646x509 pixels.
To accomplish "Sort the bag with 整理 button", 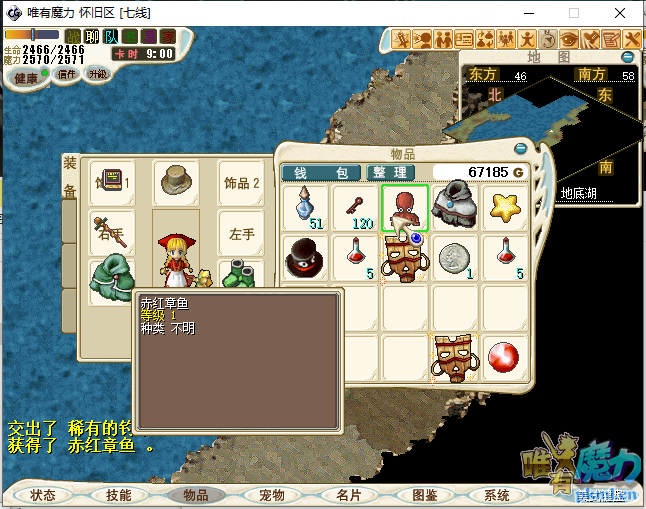I will click(x=391, y=173).
